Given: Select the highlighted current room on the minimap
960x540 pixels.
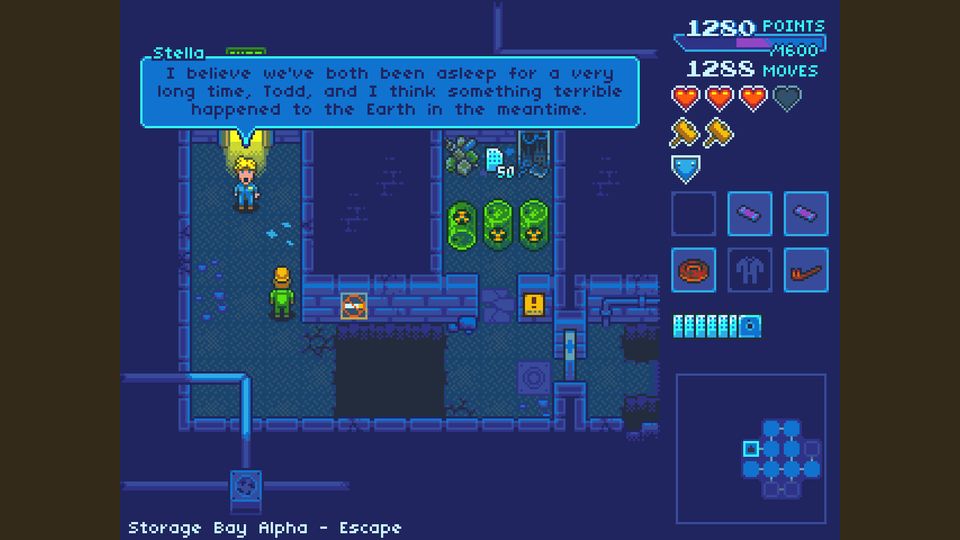Looking at the screenshot, I should 751,449.
